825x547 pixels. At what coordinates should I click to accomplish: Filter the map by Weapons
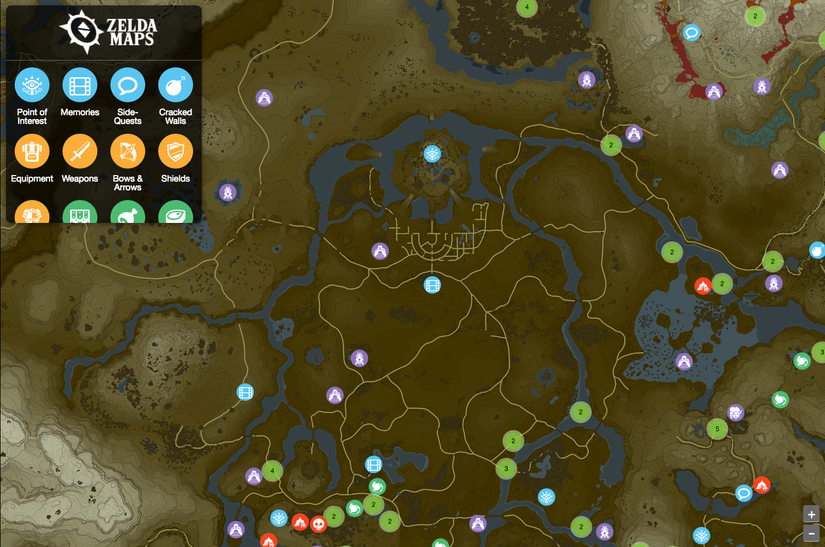pos(79,152)
